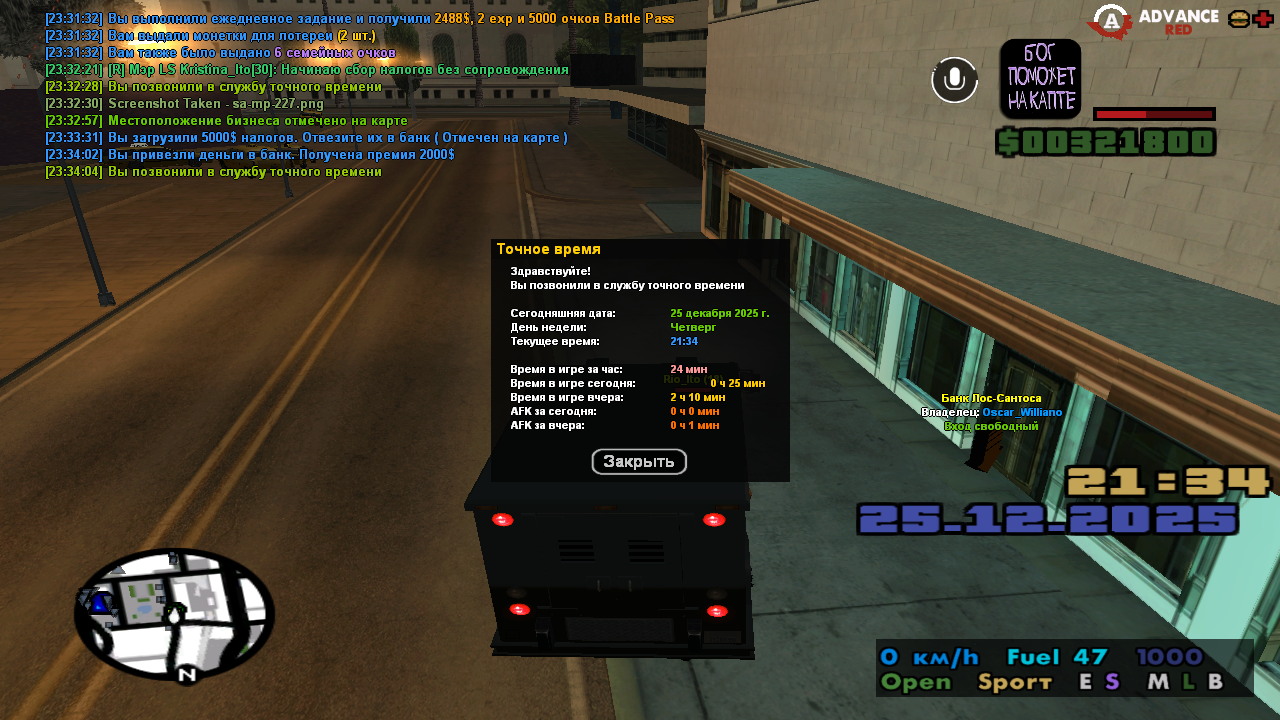Close the Точное время dialog
This screenshot has width=1280, height=720.
tap(639, 462)
